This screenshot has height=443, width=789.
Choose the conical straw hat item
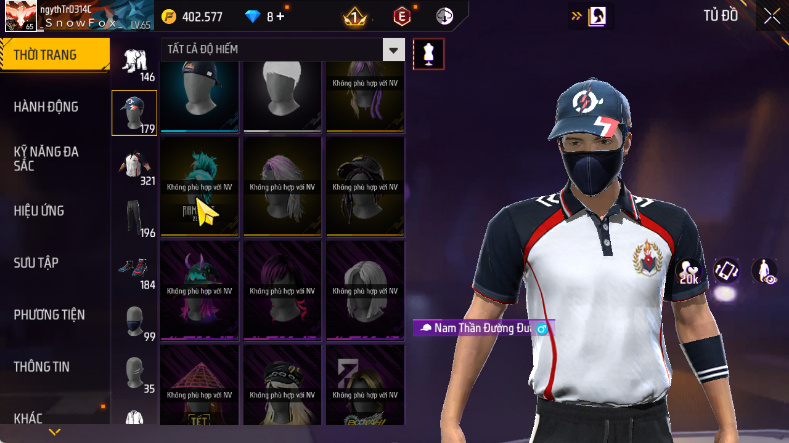point(199,387)
